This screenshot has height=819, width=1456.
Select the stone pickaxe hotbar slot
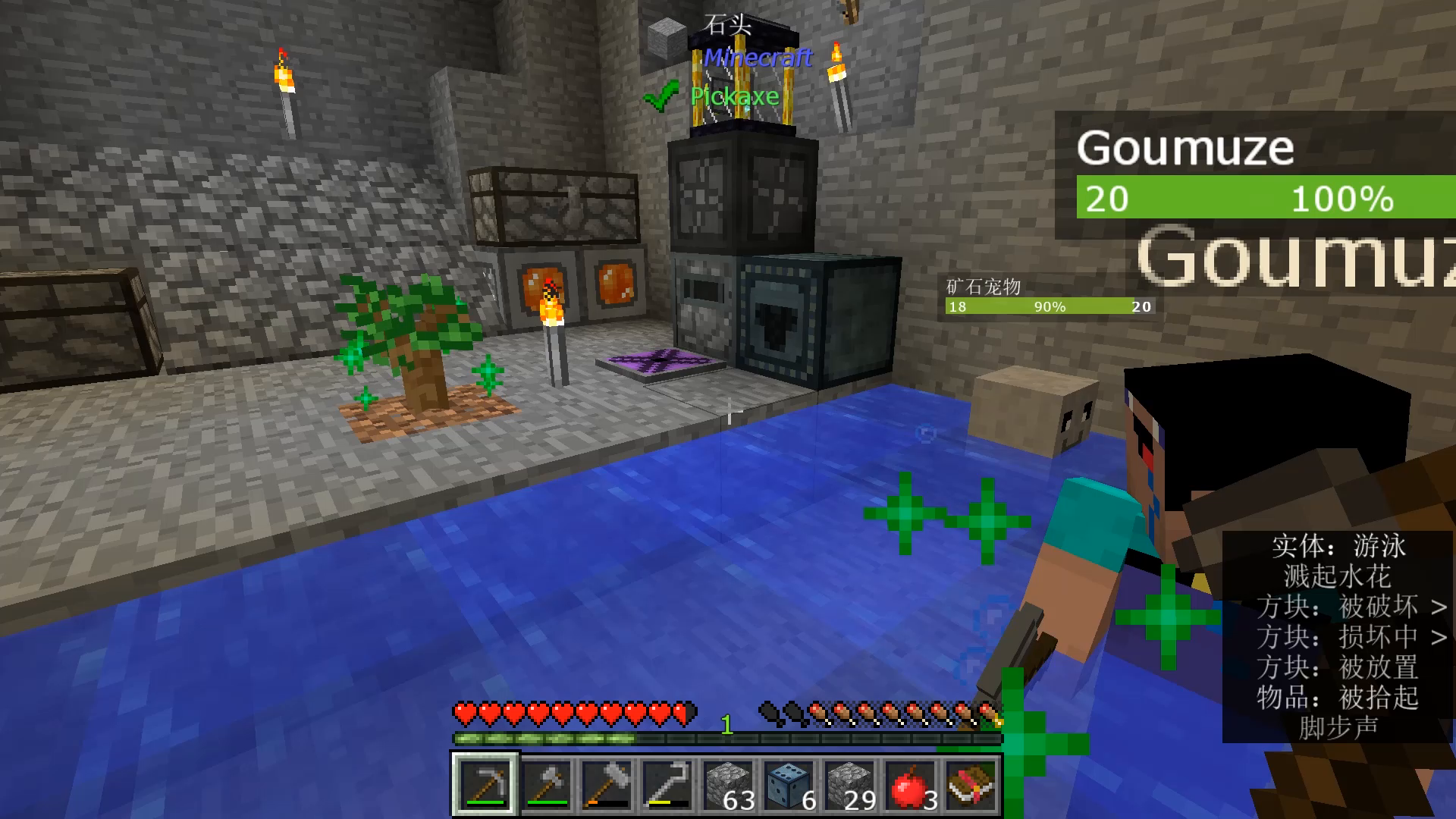485,784
